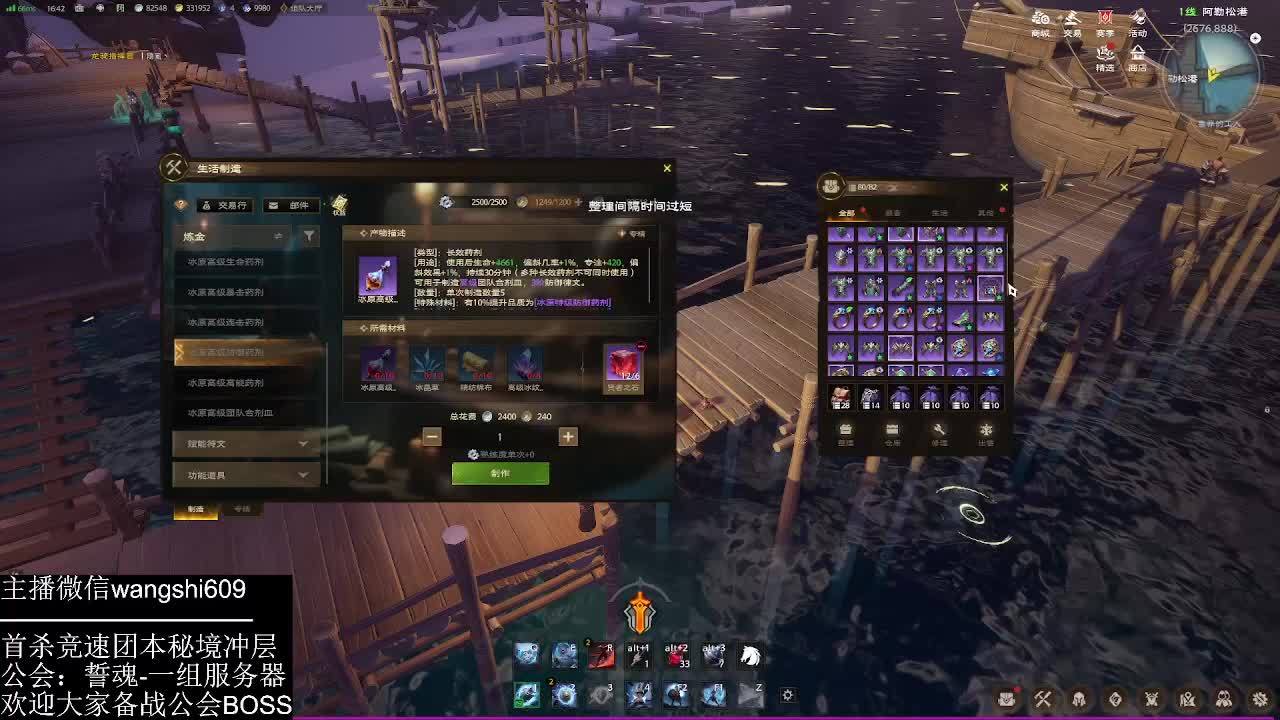
Task: Close the inventory bag window
Action: click(x=1004, y=187)
